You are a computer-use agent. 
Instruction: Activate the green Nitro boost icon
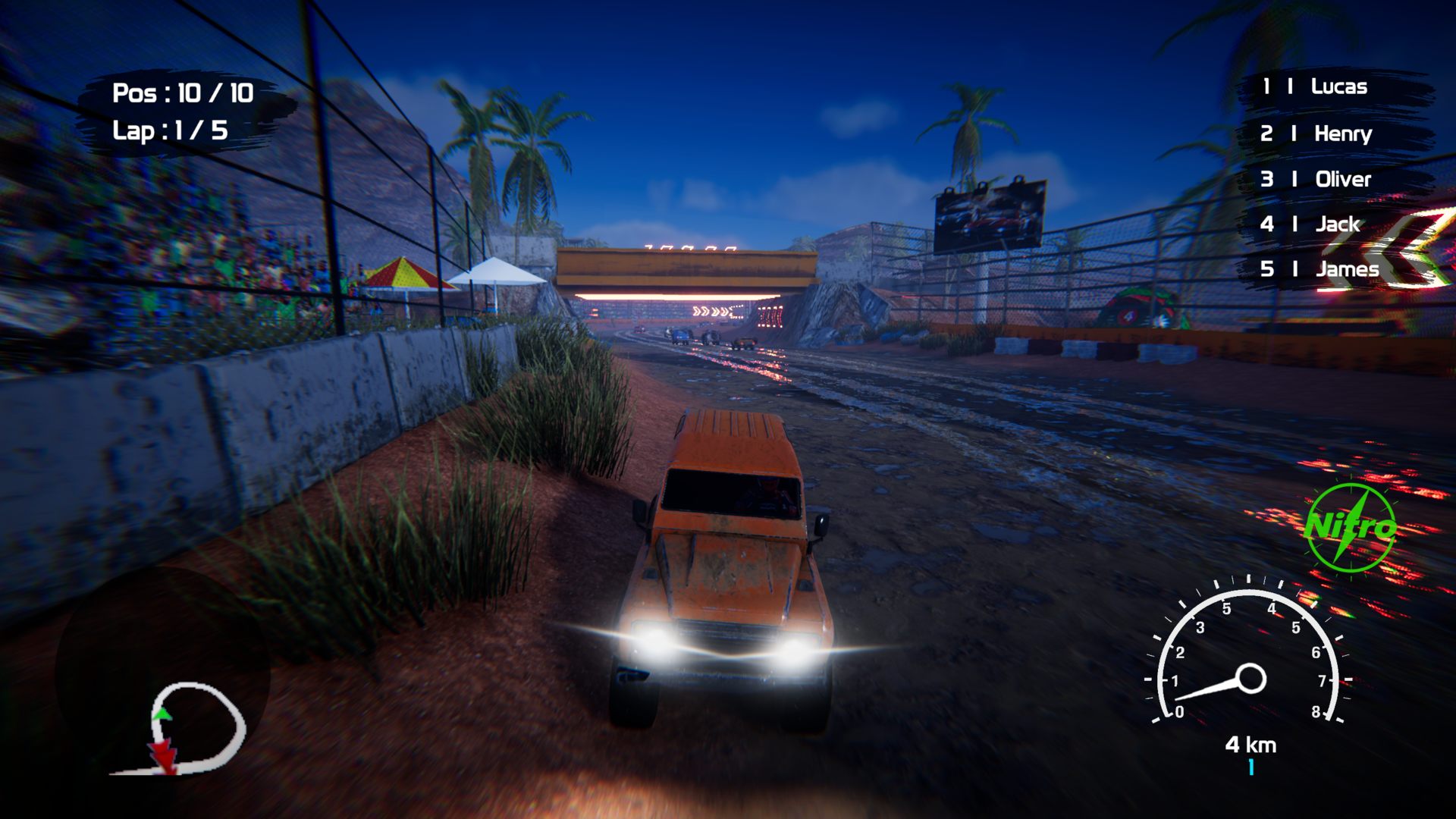[x=1351, y=528]
